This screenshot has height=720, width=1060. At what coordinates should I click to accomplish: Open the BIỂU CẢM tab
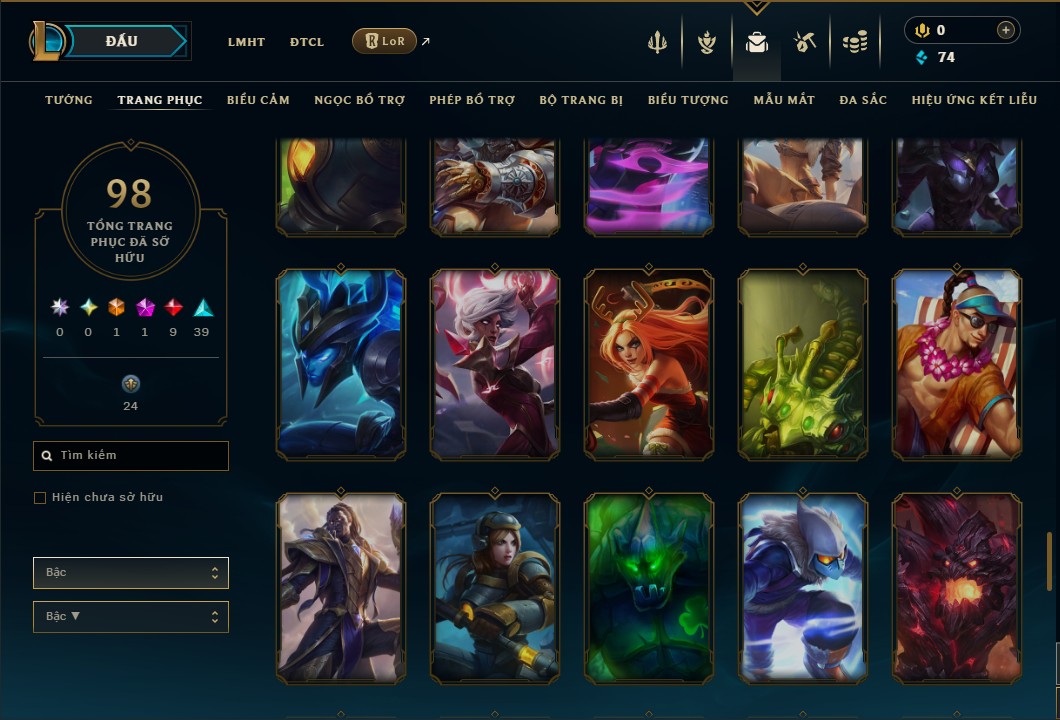tap(258, 100)
